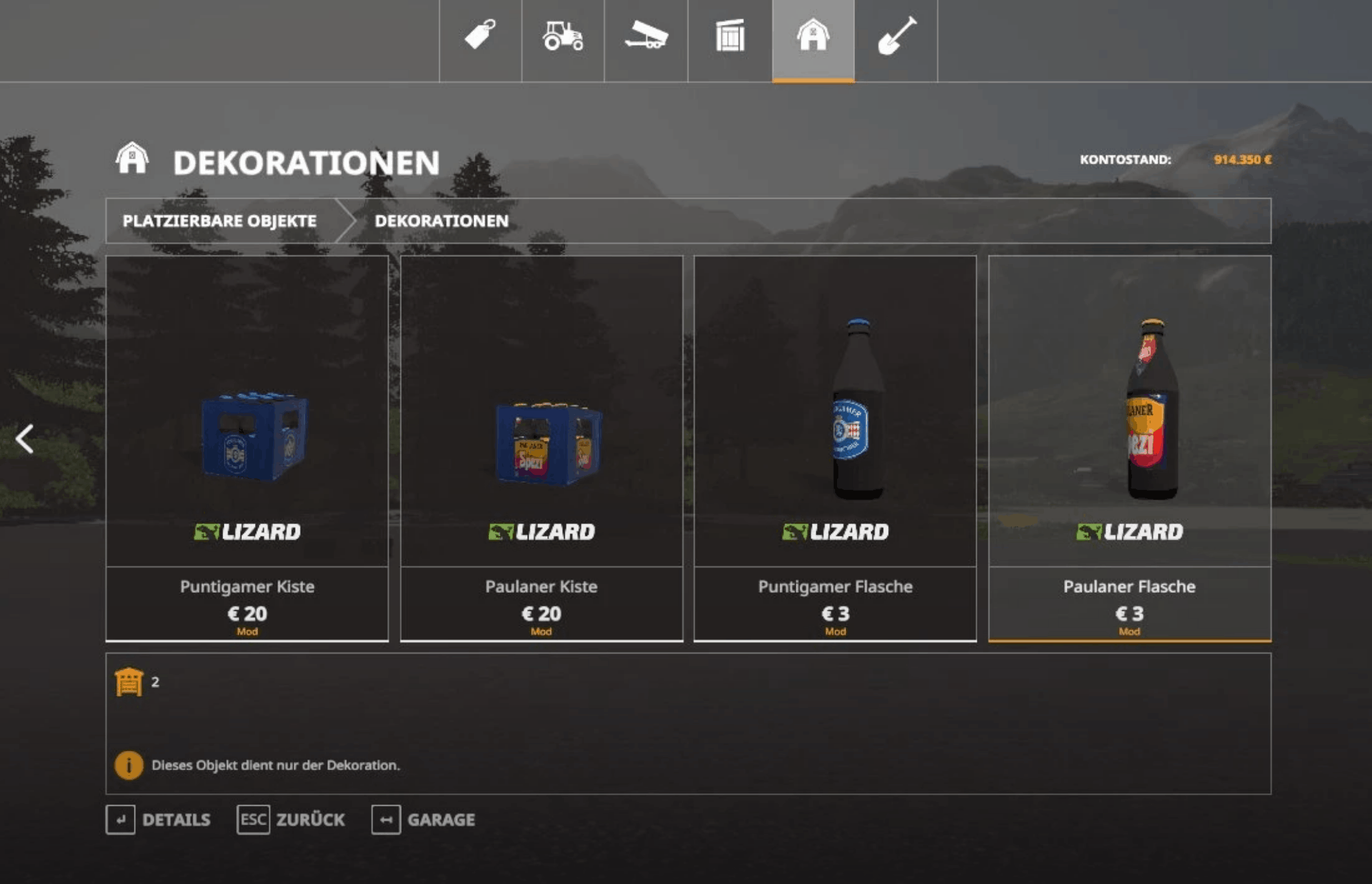Screen dimensions: 1372x884
Task: Select the Puntigamer Kiste item
Action: tap(247, 447)
